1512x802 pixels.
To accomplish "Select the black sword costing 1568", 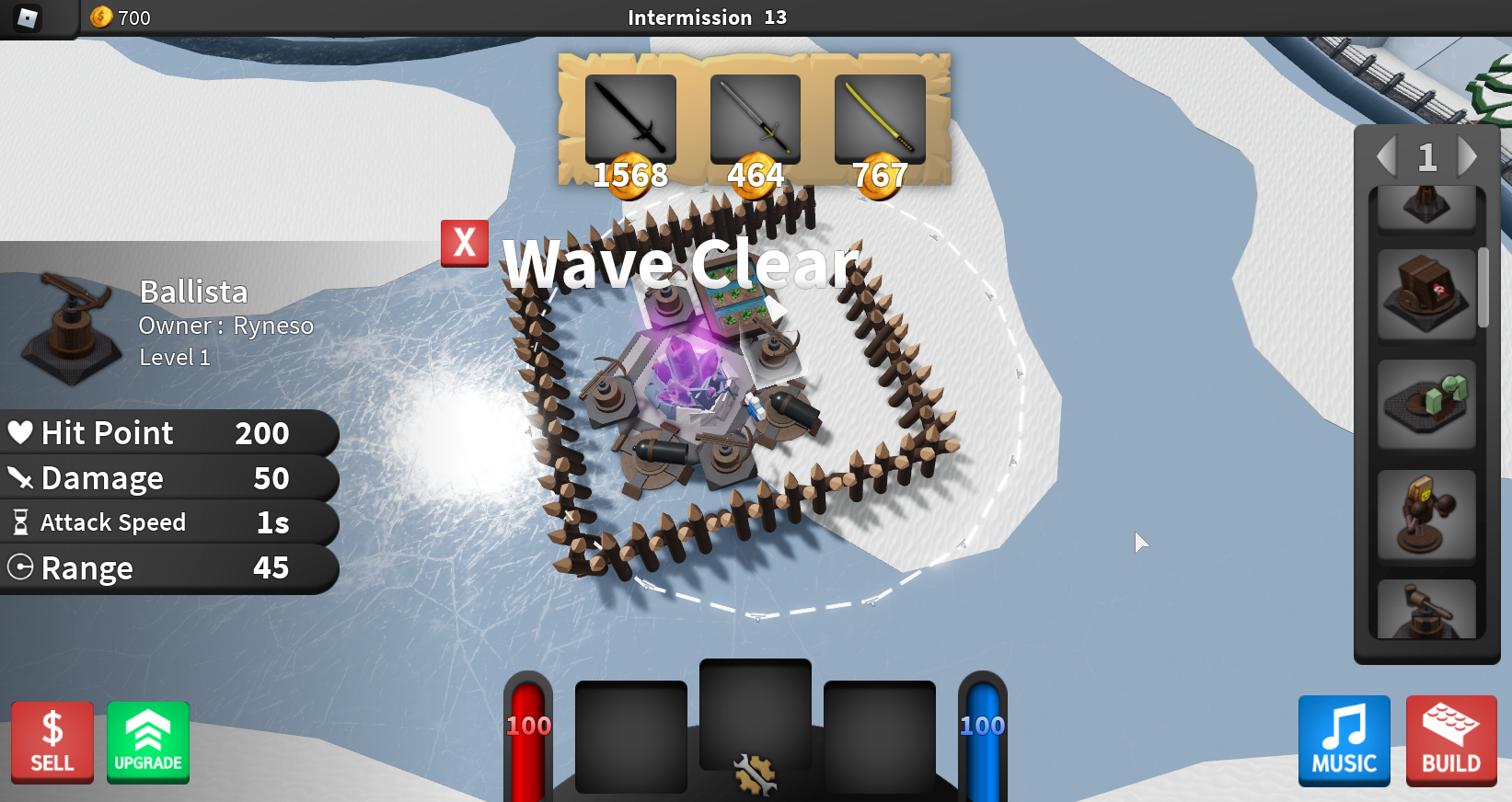I will click(x=631, y=119).
